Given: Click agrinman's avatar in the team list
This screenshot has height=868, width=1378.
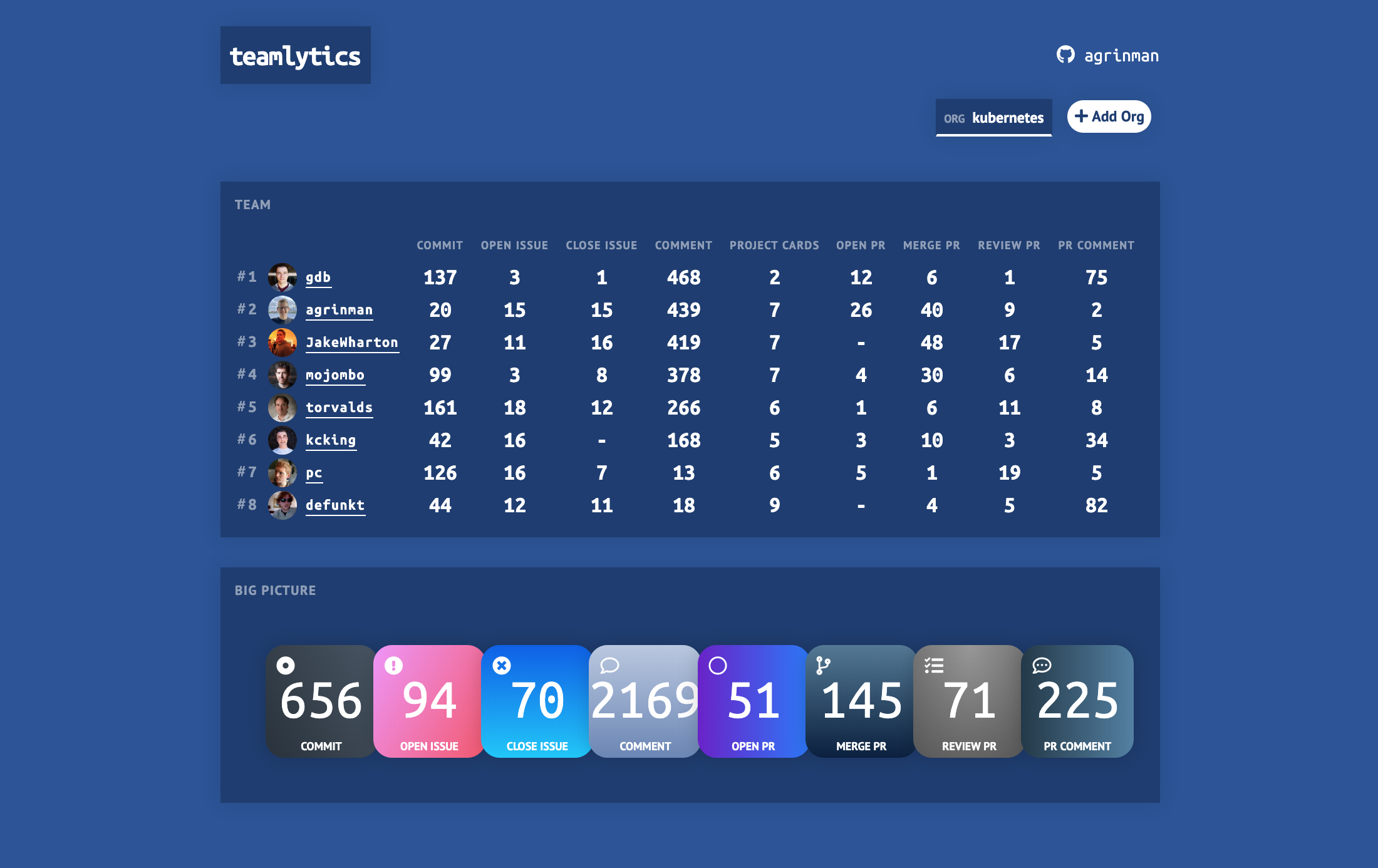Looking at the screenshot, I should click(283, 309).
